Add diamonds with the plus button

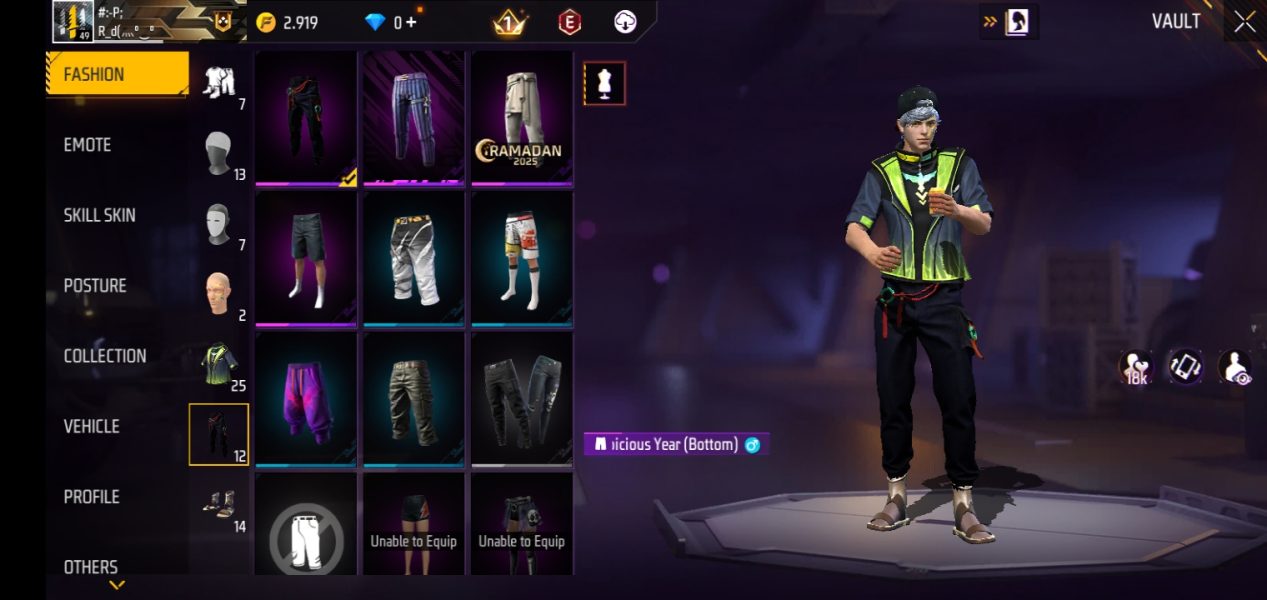point(411,22)
